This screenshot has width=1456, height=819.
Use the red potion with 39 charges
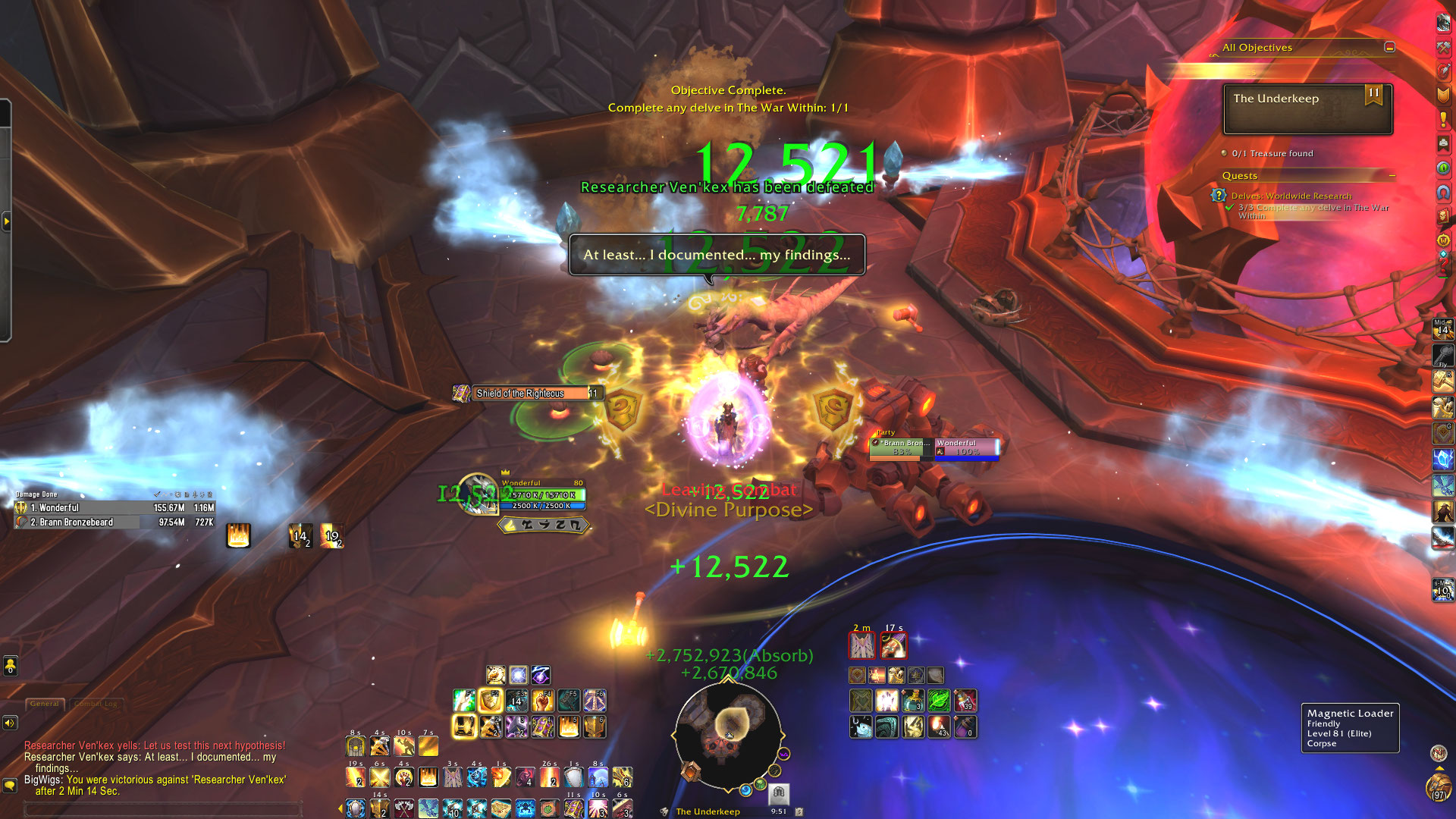965,701
